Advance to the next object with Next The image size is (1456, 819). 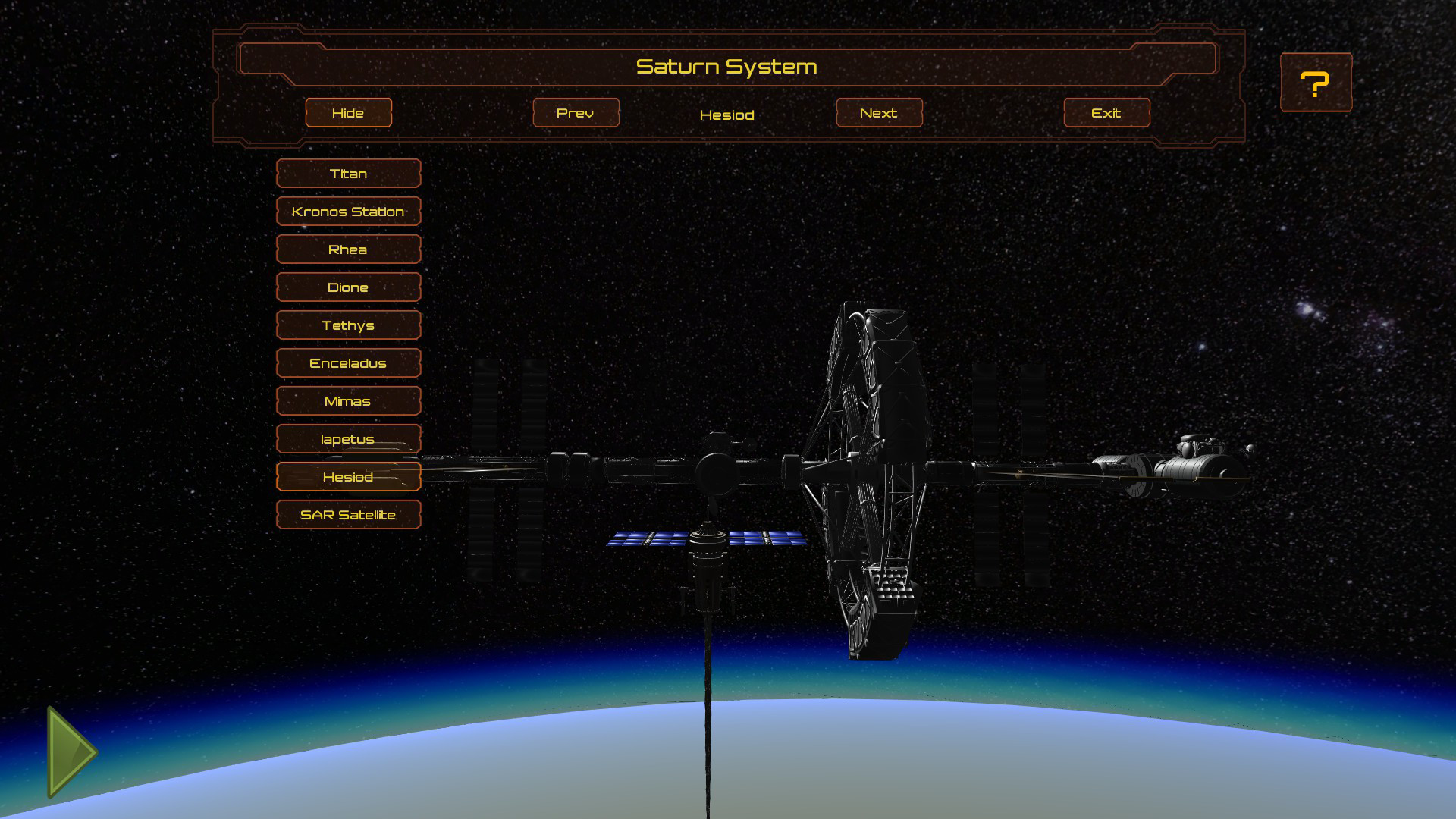878,112
